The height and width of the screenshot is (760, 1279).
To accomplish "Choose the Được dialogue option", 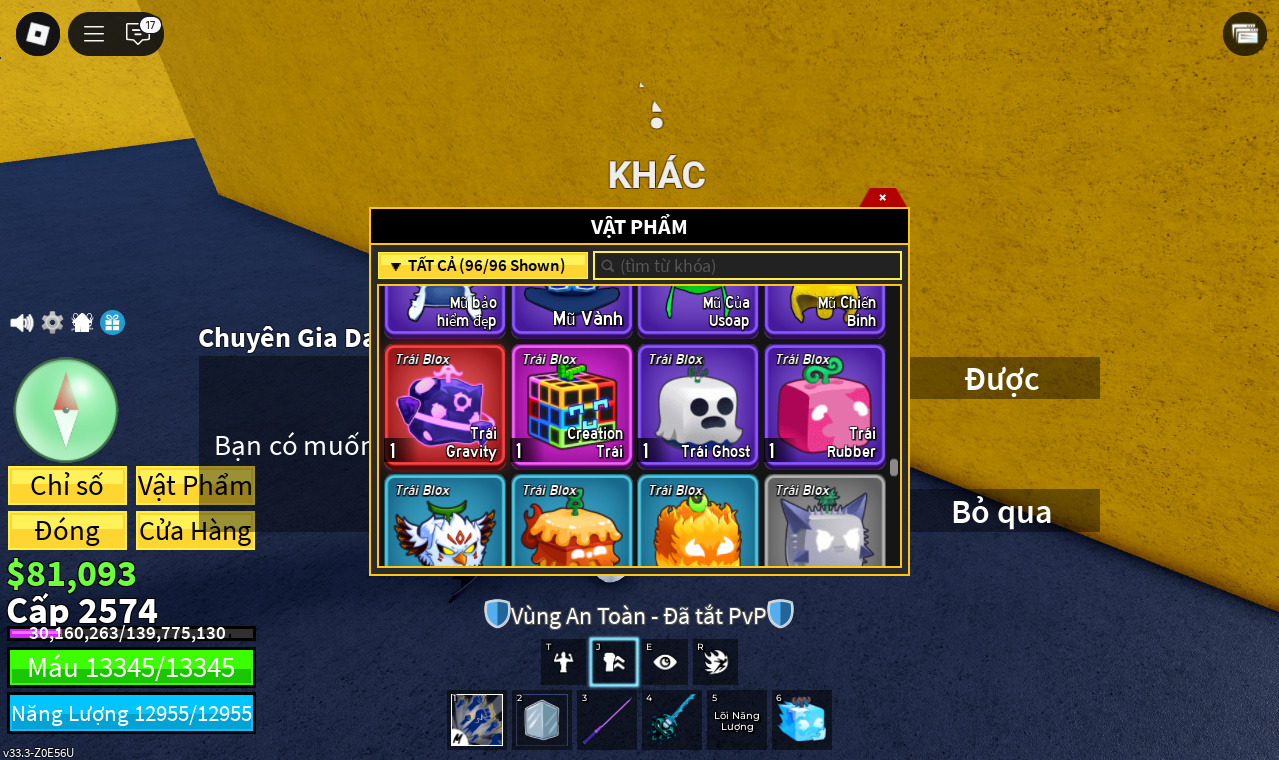I will click(1003, 379).
